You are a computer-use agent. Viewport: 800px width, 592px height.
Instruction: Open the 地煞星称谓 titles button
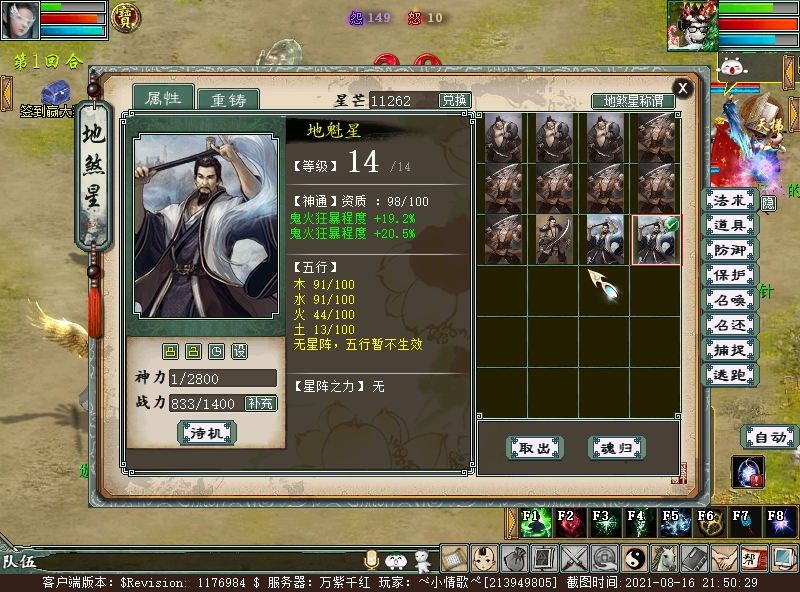pos(633,101)
